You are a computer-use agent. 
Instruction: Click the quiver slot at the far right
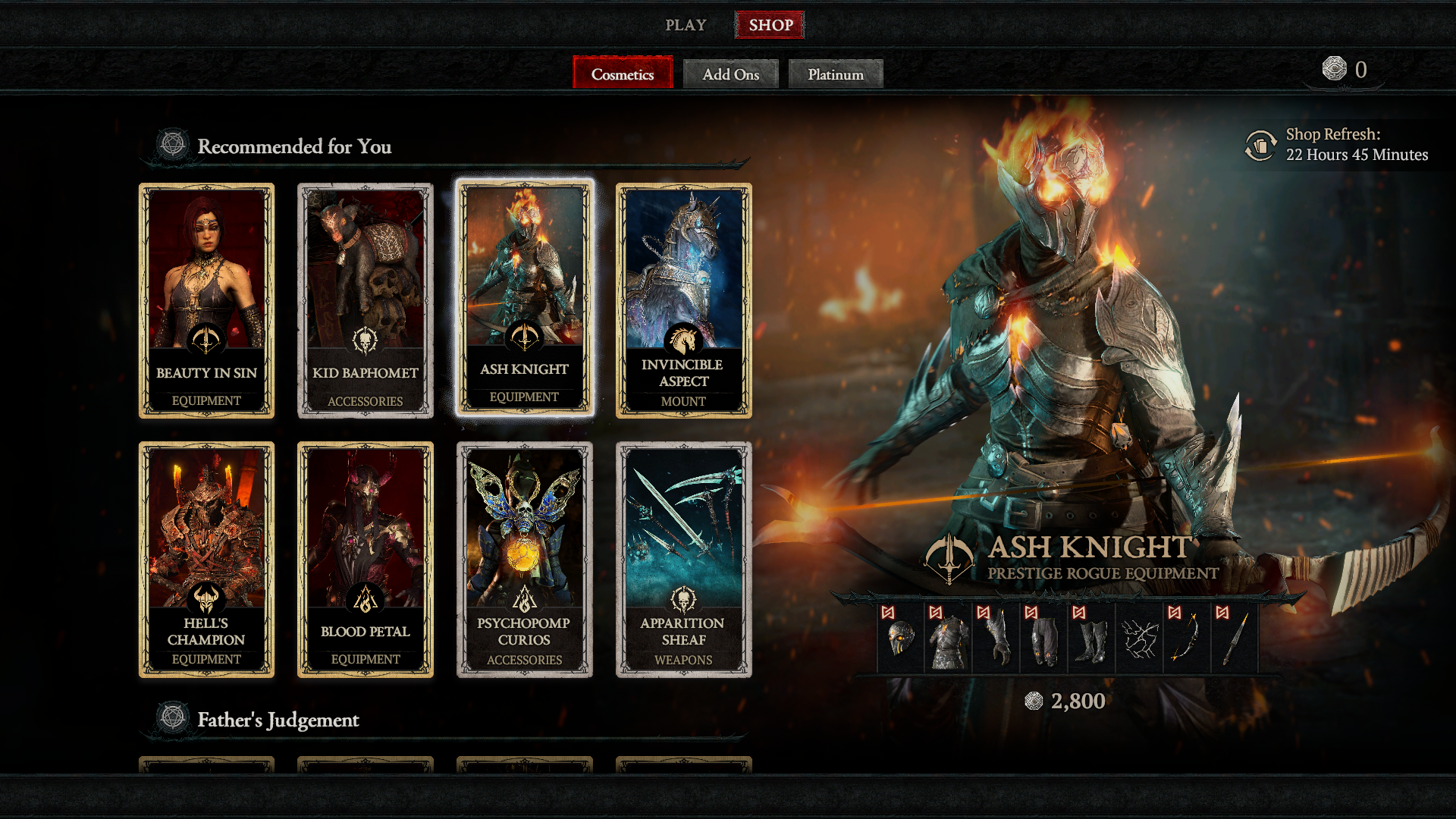1235,641
